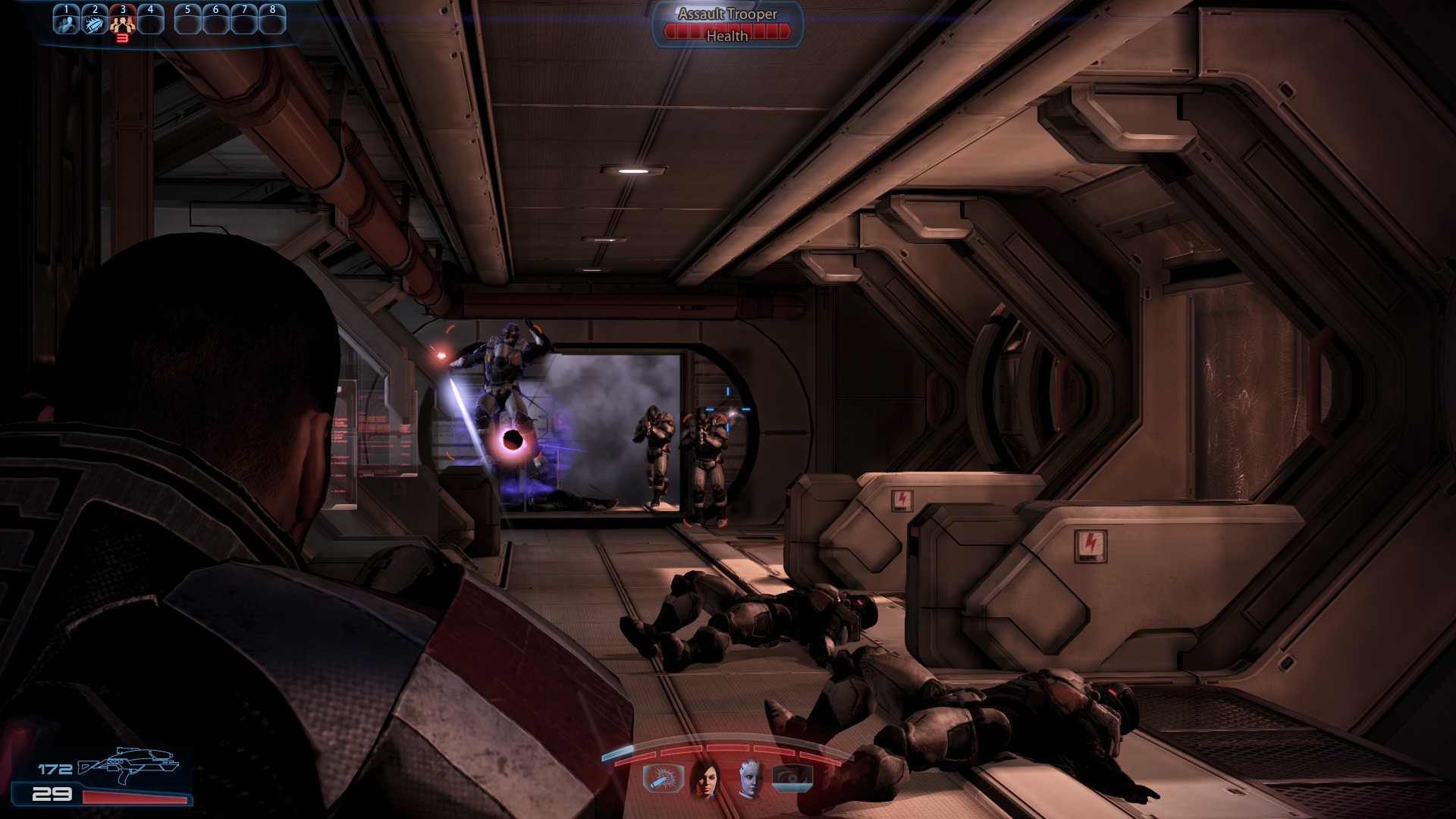
Task: Use the asari squadmate's singularity power icon
Action: coord(792,778)
